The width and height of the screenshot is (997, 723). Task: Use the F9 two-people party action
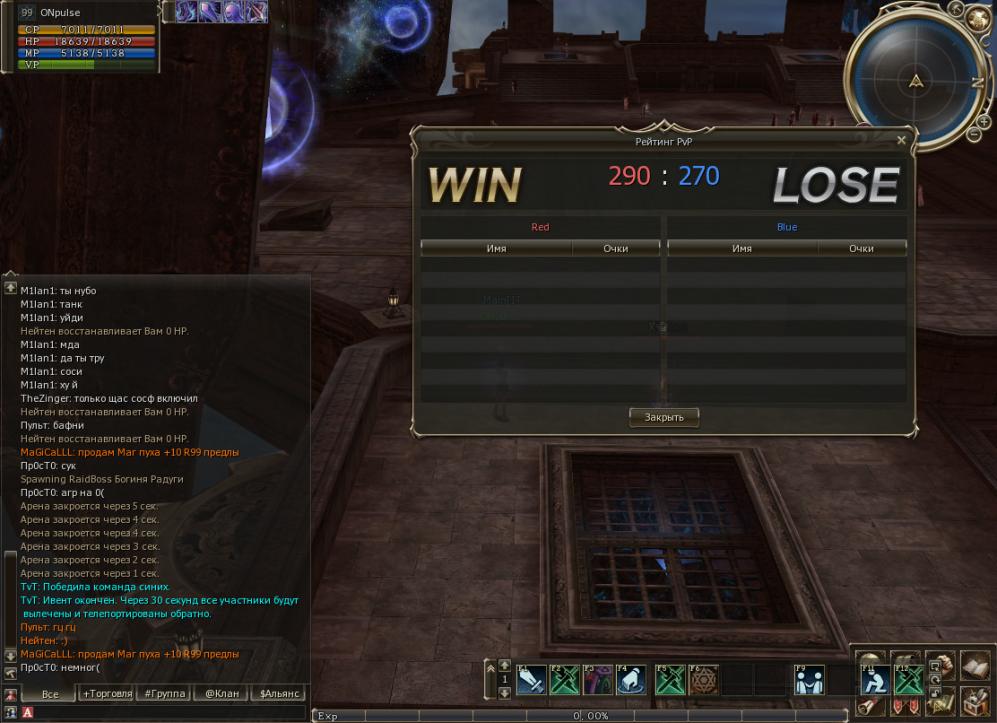[x=808, y=680]
